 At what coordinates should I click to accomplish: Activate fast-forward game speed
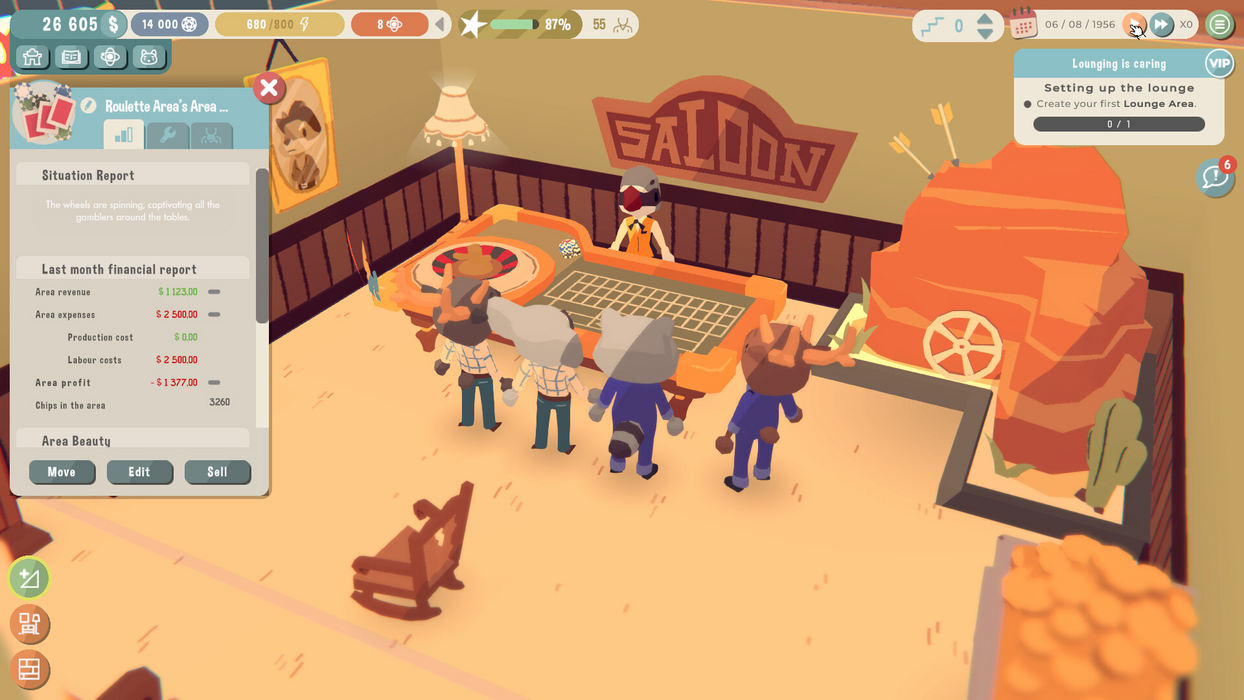point(1161,24)
